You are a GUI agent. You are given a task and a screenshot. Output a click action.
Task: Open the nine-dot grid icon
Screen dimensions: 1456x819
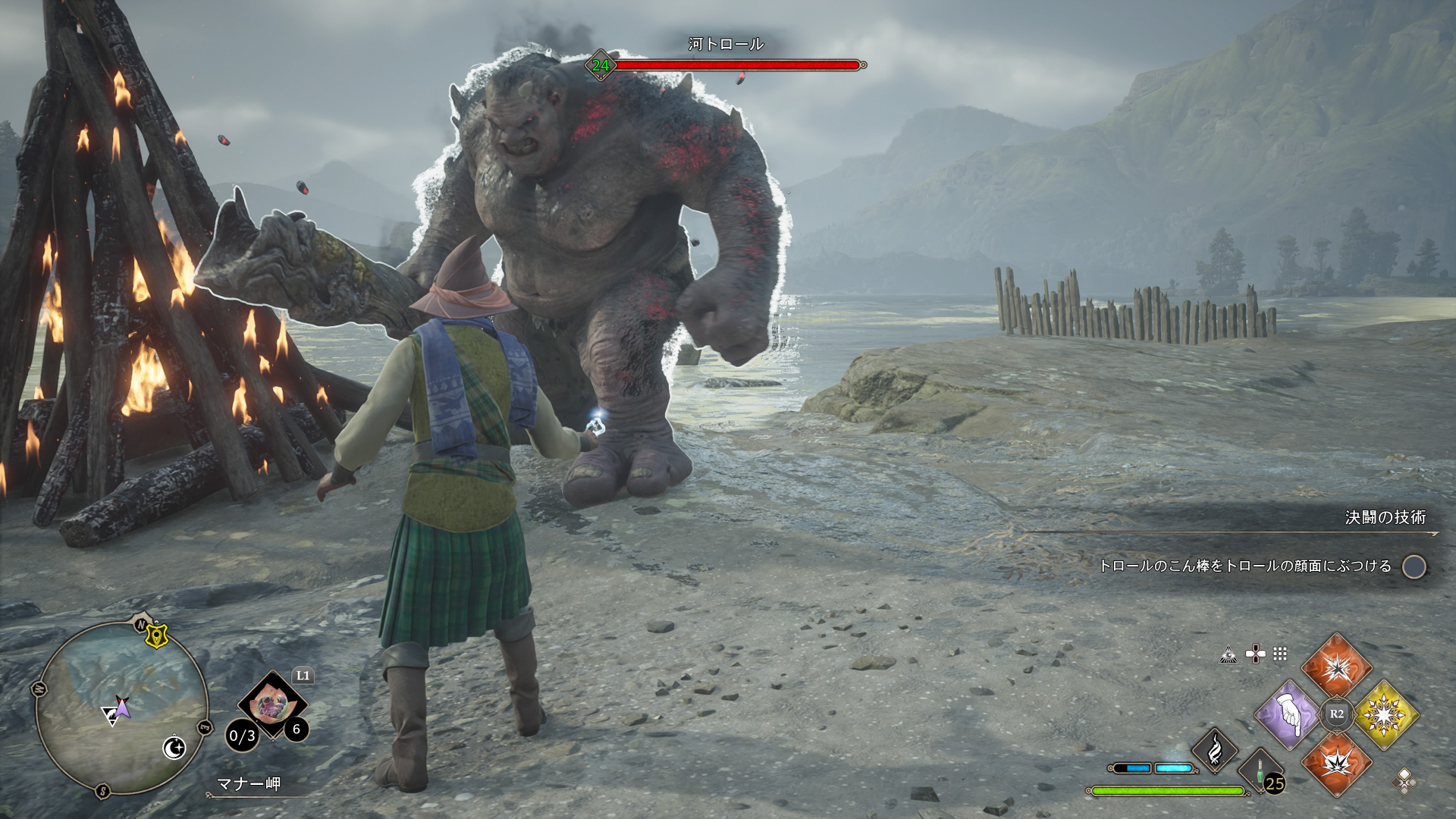point(1280,654)
